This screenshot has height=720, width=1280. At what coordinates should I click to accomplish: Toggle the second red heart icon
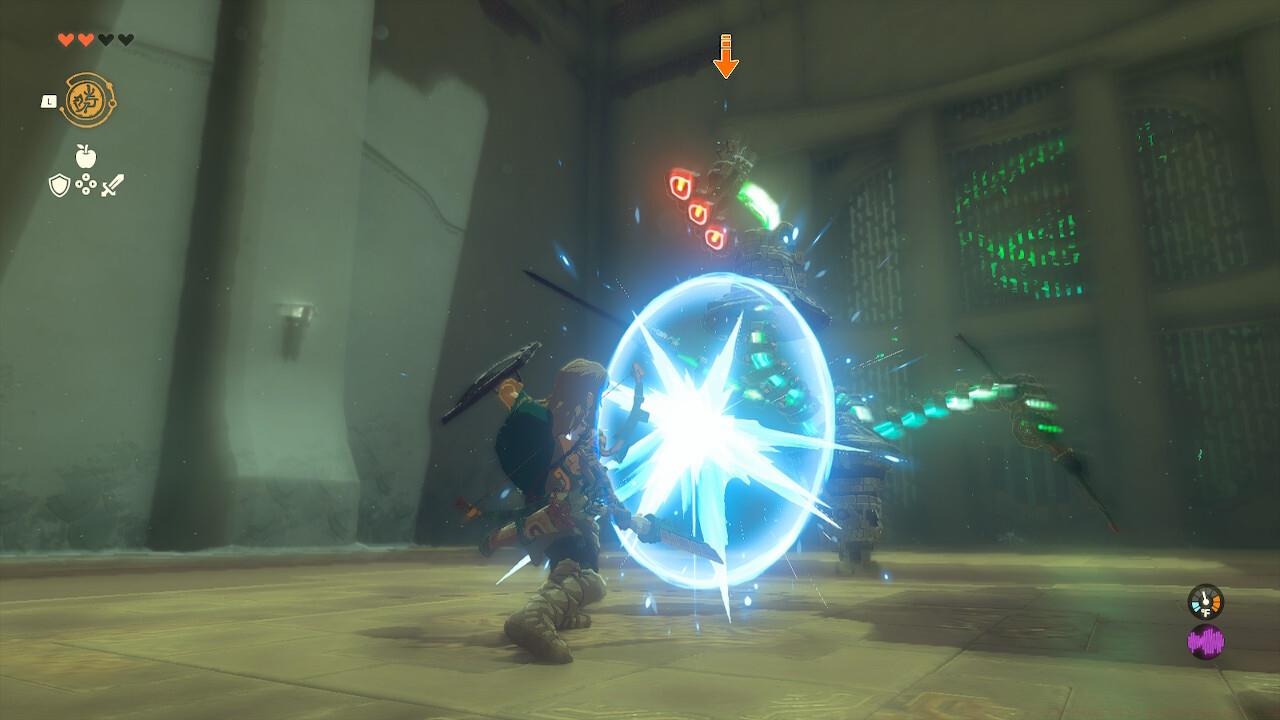click(85, 40)
